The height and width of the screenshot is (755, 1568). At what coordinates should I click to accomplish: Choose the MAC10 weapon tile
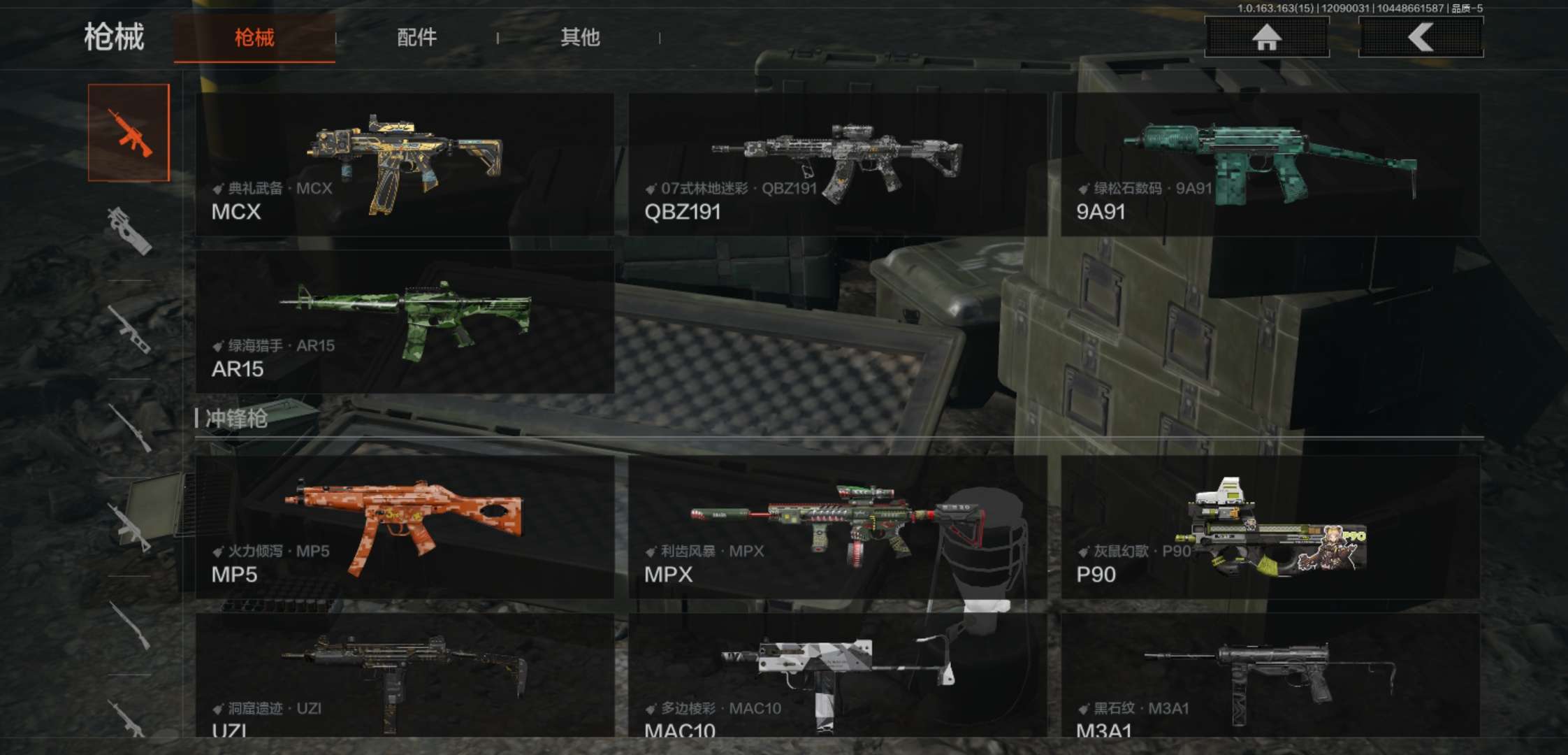(837, 675)
